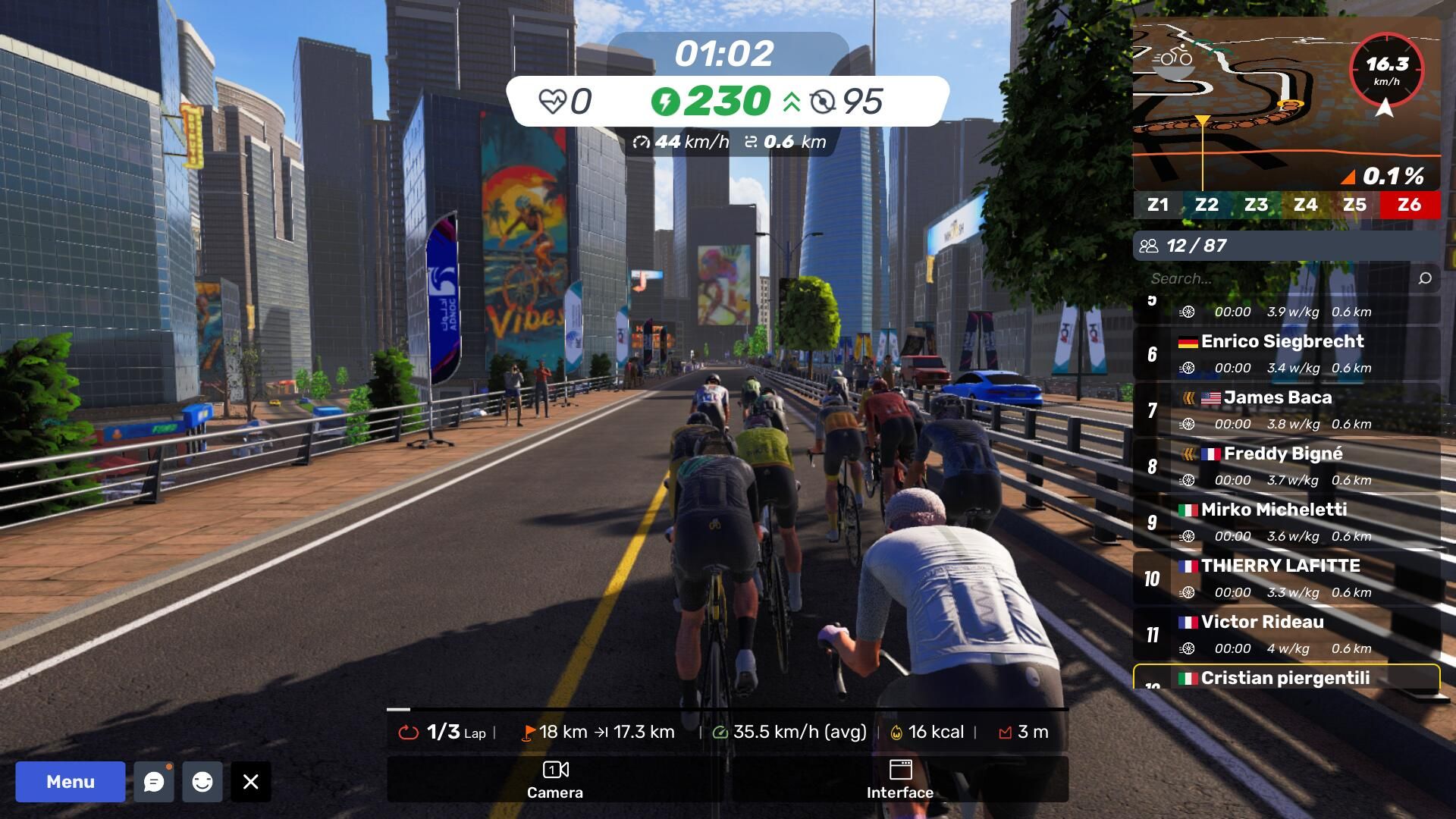Image resolution: width=1456 pixels, height=819 pixels.
Task: Click the 12 / 87 riders header
Action: point(1286,246)
